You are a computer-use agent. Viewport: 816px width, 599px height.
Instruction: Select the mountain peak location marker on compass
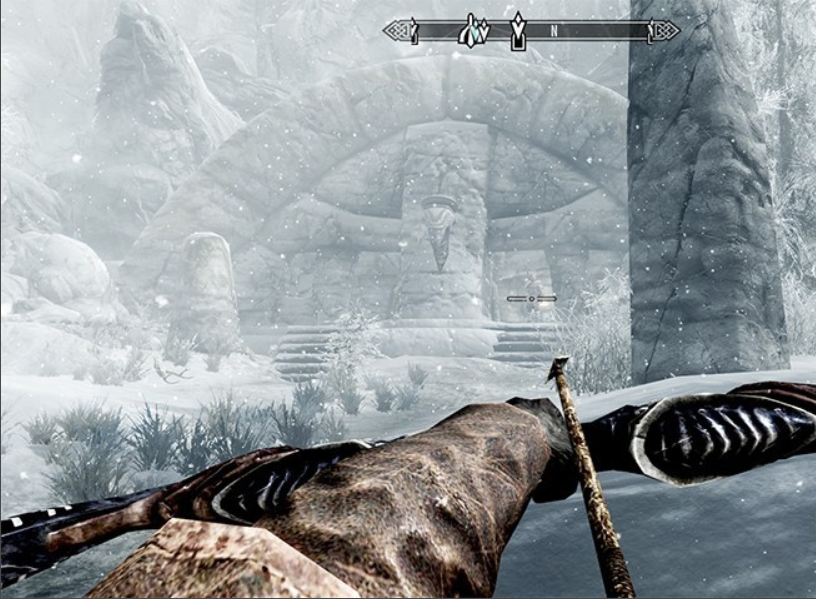[x=472, y=31]
